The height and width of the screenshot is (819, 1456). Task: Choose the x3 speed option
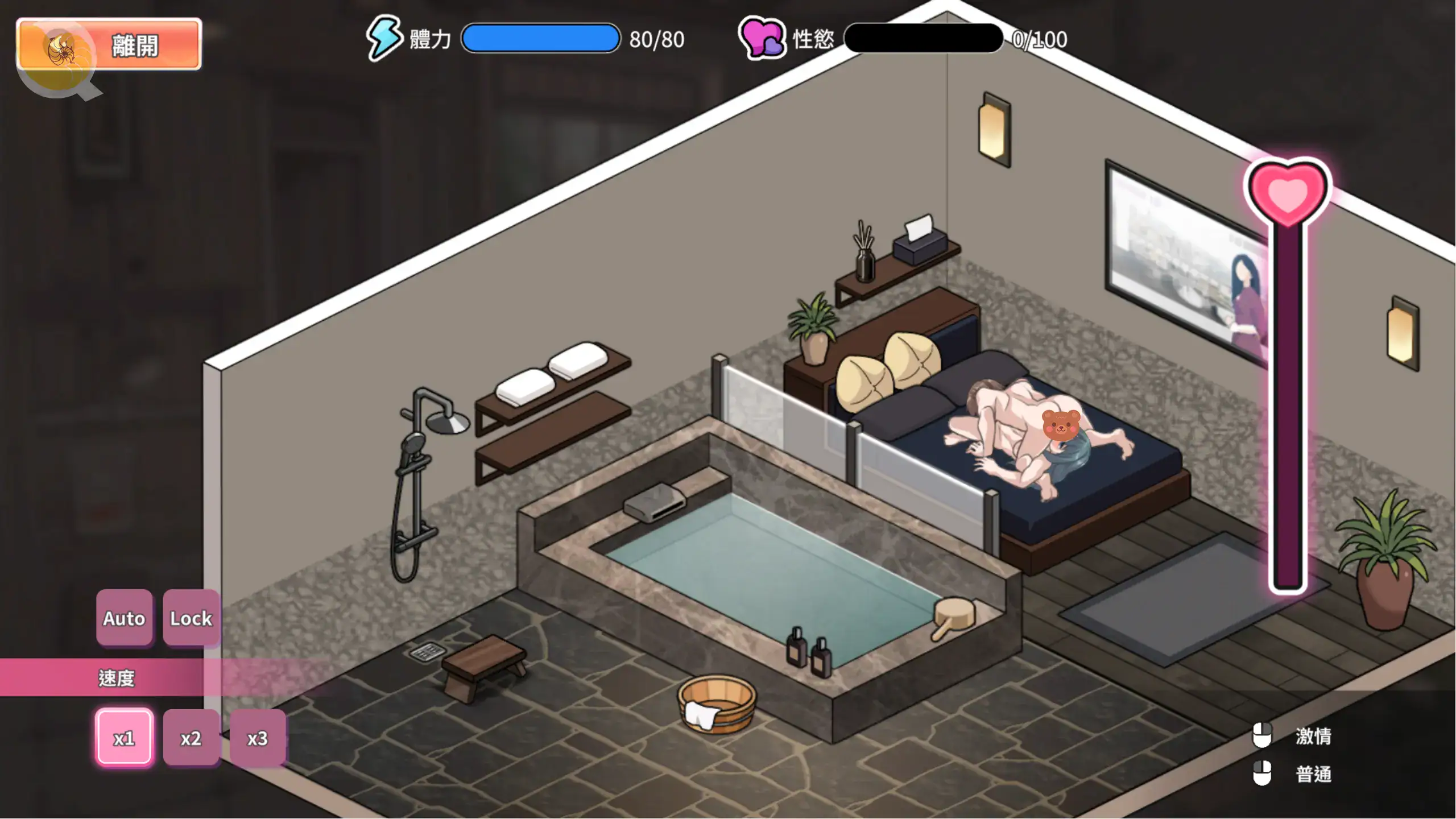click(x=258, y=738)
